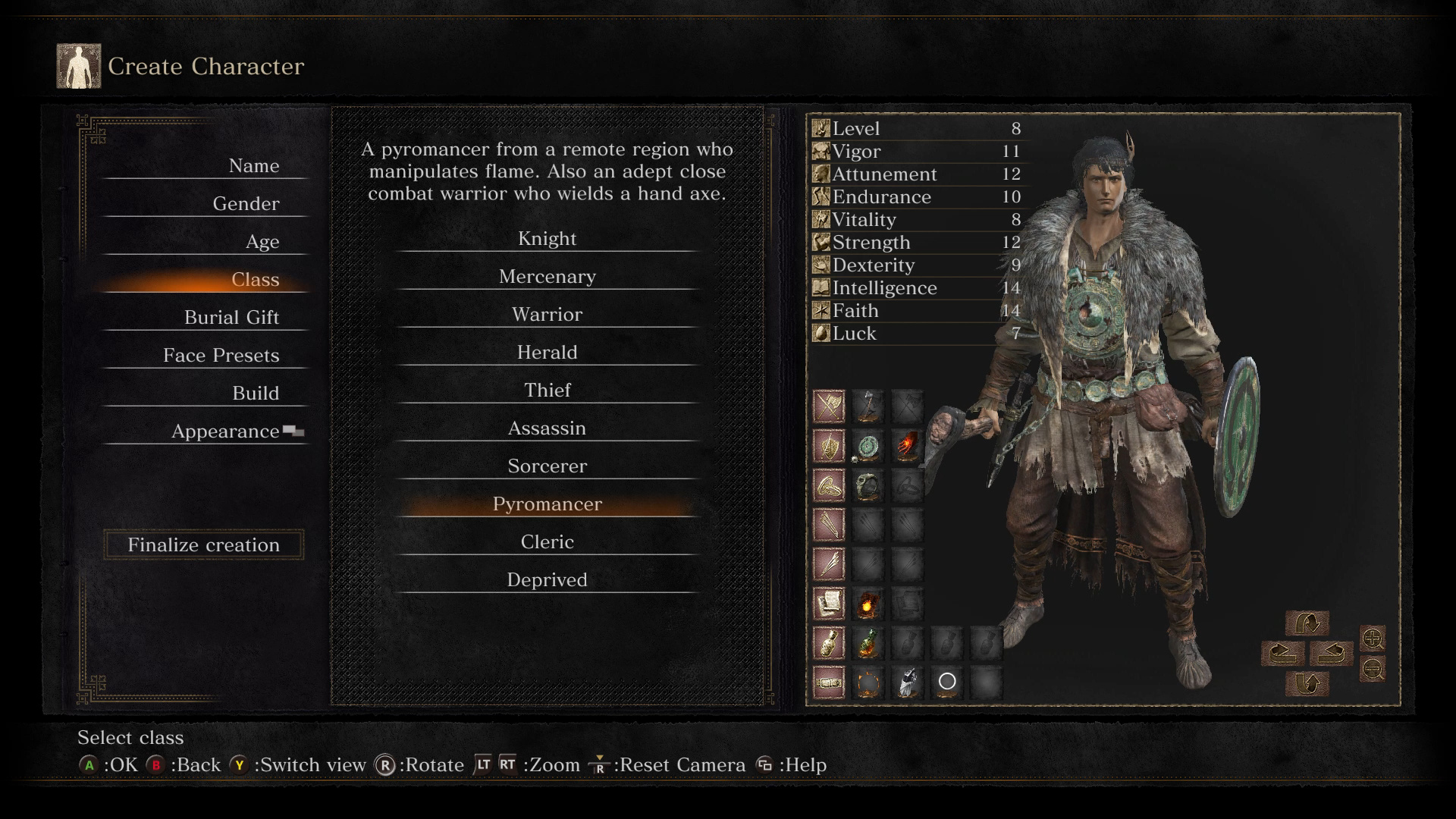Open the Appearance submenu
The image size is (1456, 819).
(x=225, y=431)
